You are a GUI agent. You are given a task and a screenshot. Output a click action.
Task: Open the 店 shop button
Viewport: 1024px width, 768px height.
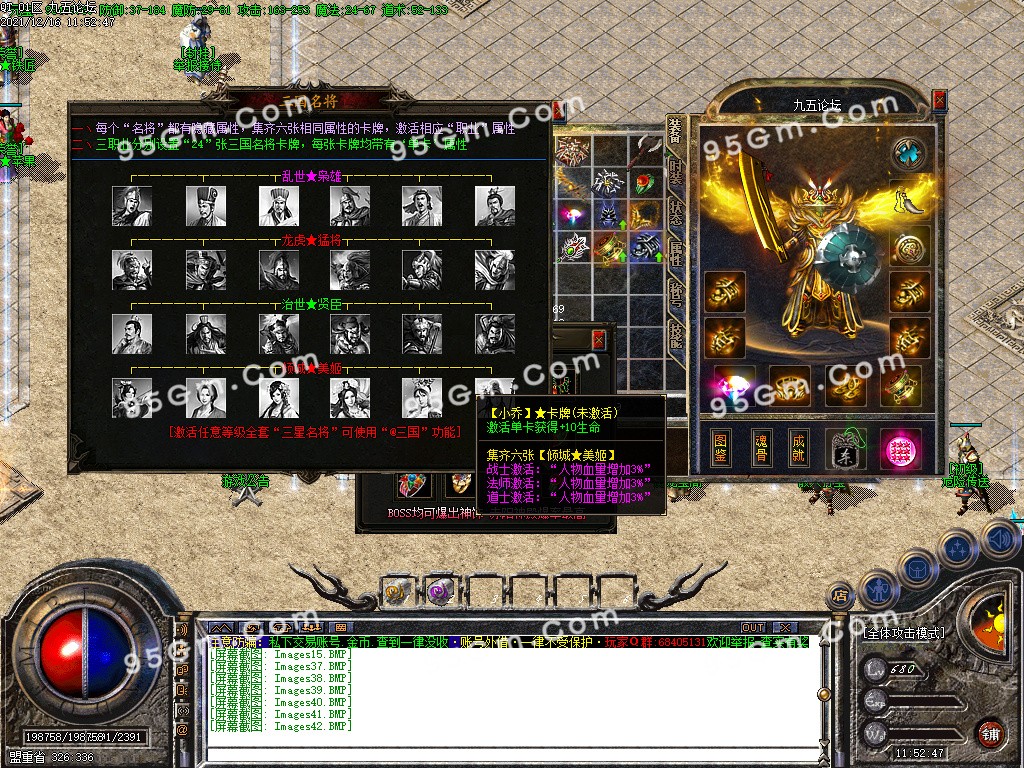click(842, 597)
